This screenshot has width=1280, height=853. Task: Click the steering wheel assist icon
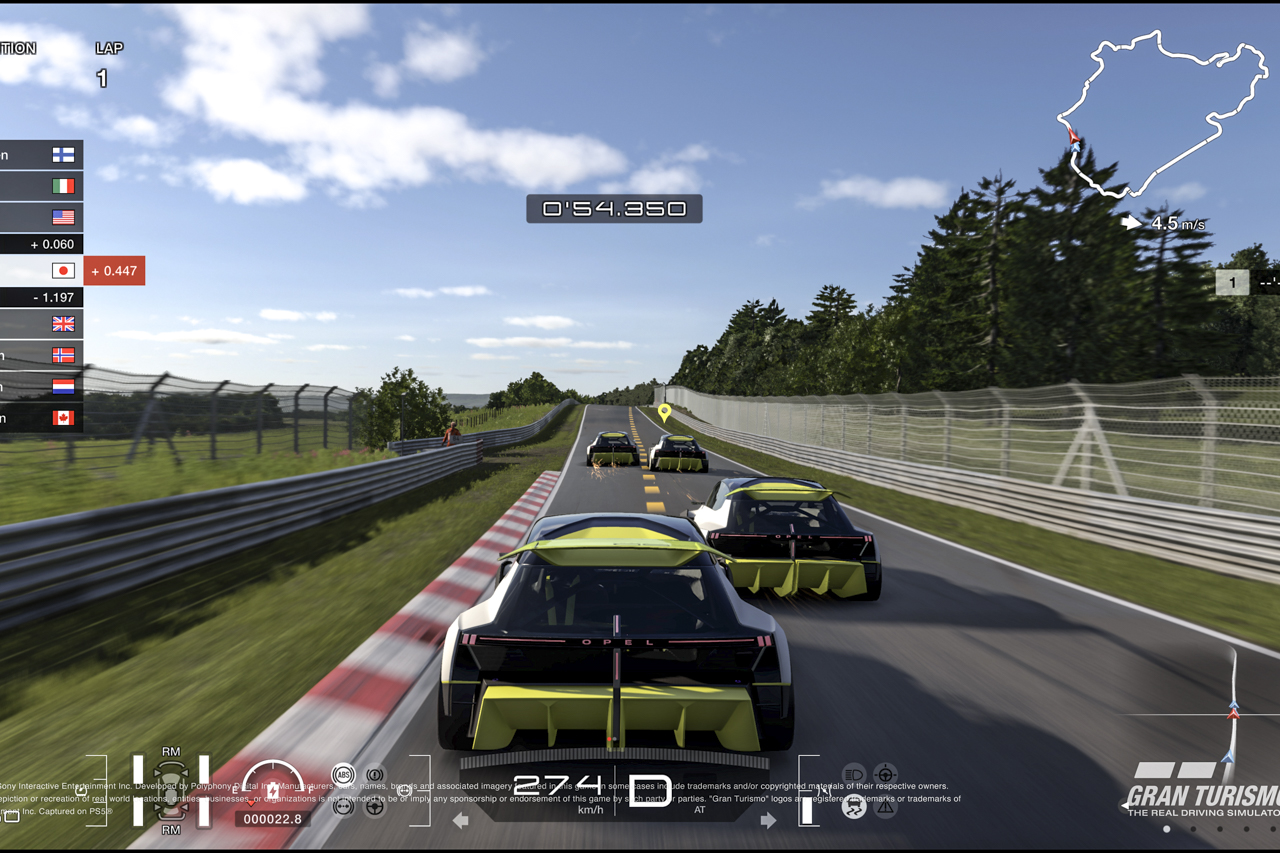375,806
